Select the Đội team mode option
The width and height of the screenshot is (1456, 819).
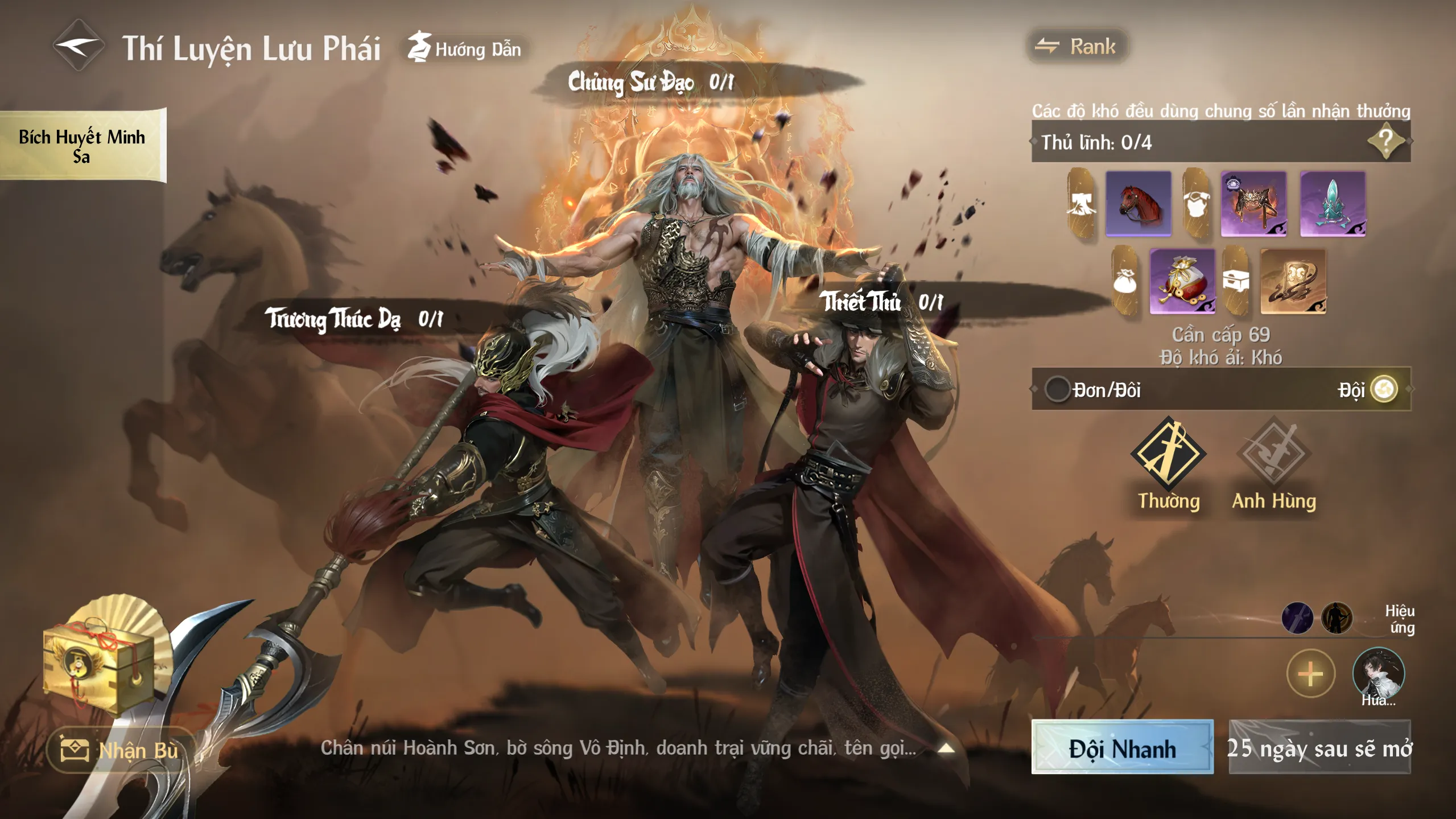pyautogui.click(x=1383, y=390)
